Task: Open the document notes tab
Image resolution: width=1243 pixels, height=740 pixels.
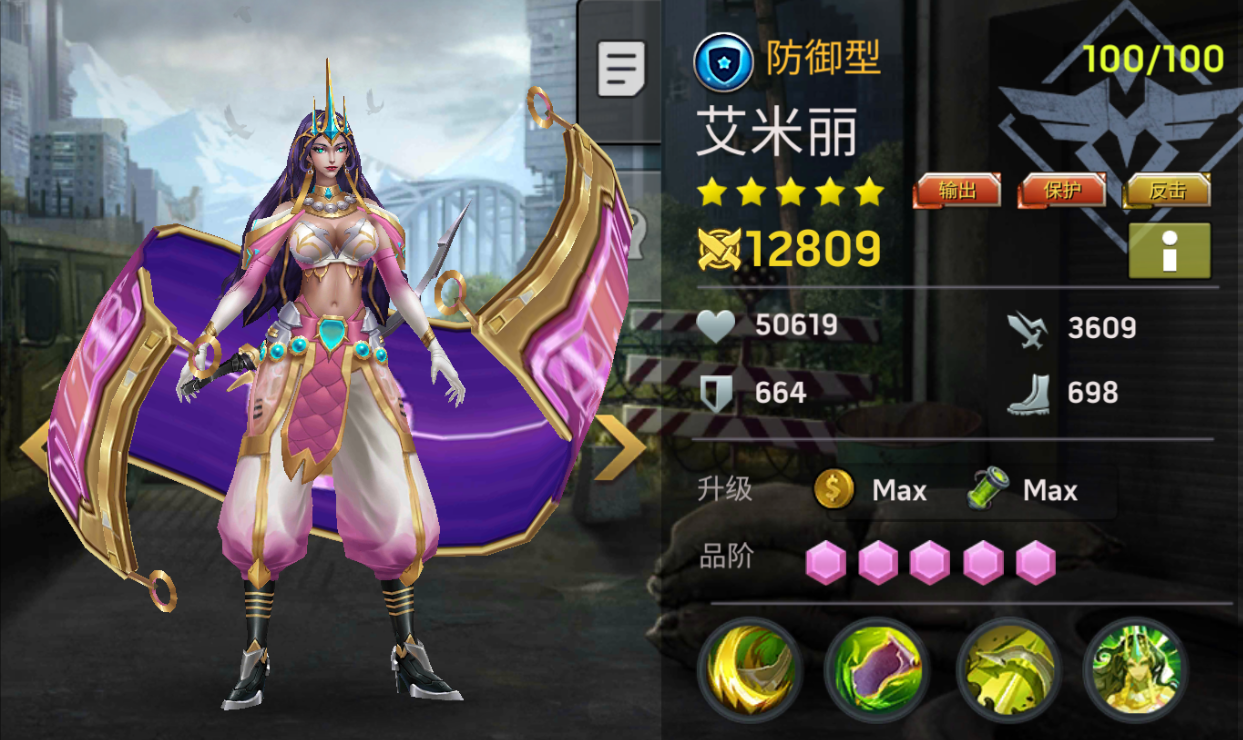Action: tap(621, 68)
